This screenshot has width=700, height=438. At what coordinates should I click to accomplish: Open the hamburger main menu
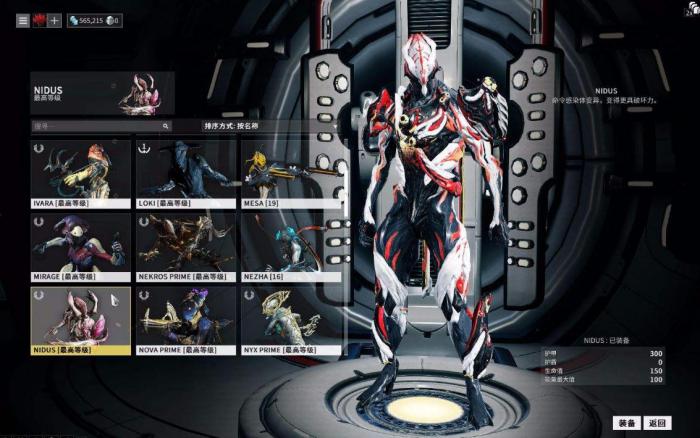[23, 20]
